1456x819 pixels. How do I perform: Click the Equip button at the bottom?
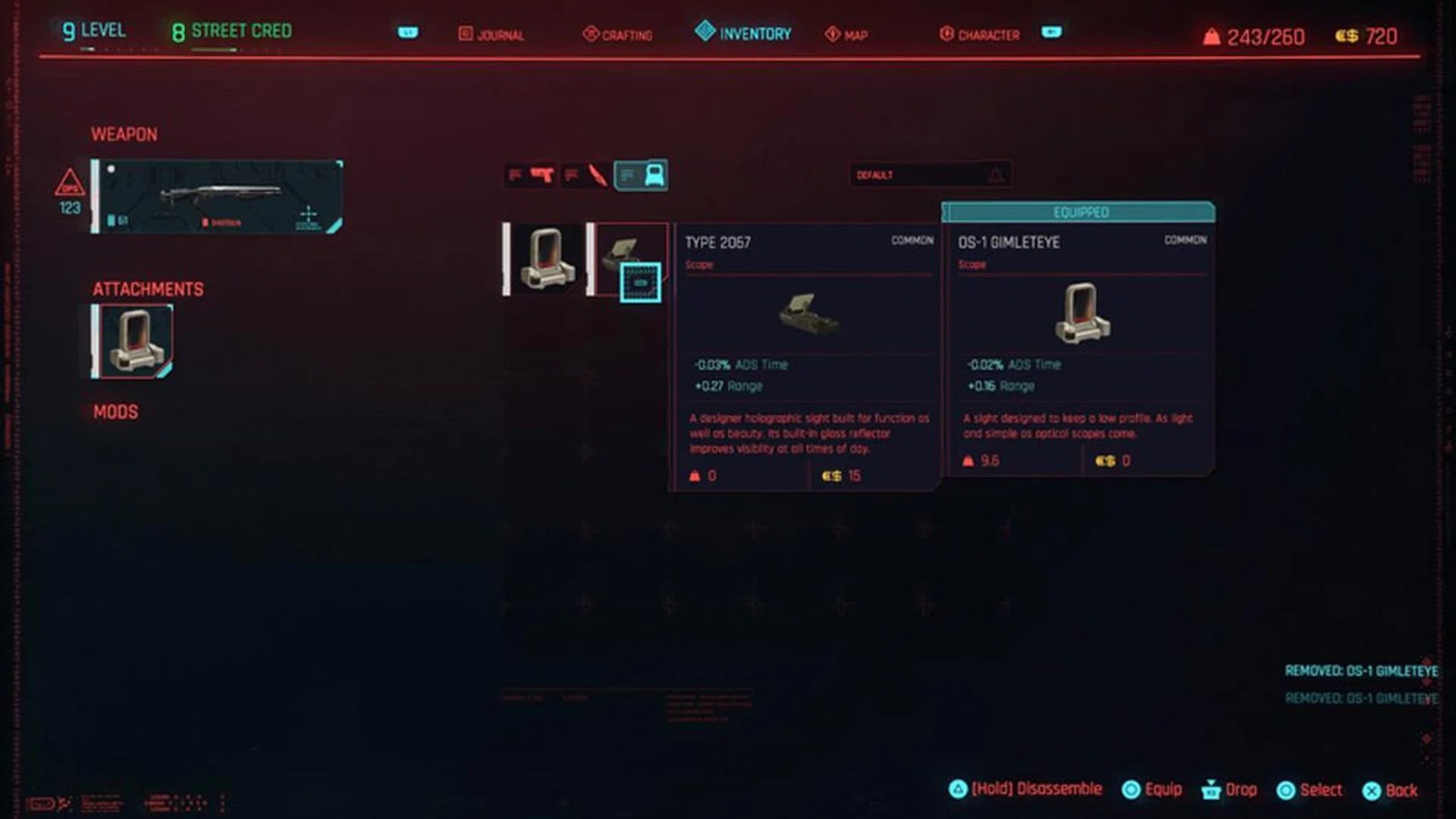coord(1152,789)
